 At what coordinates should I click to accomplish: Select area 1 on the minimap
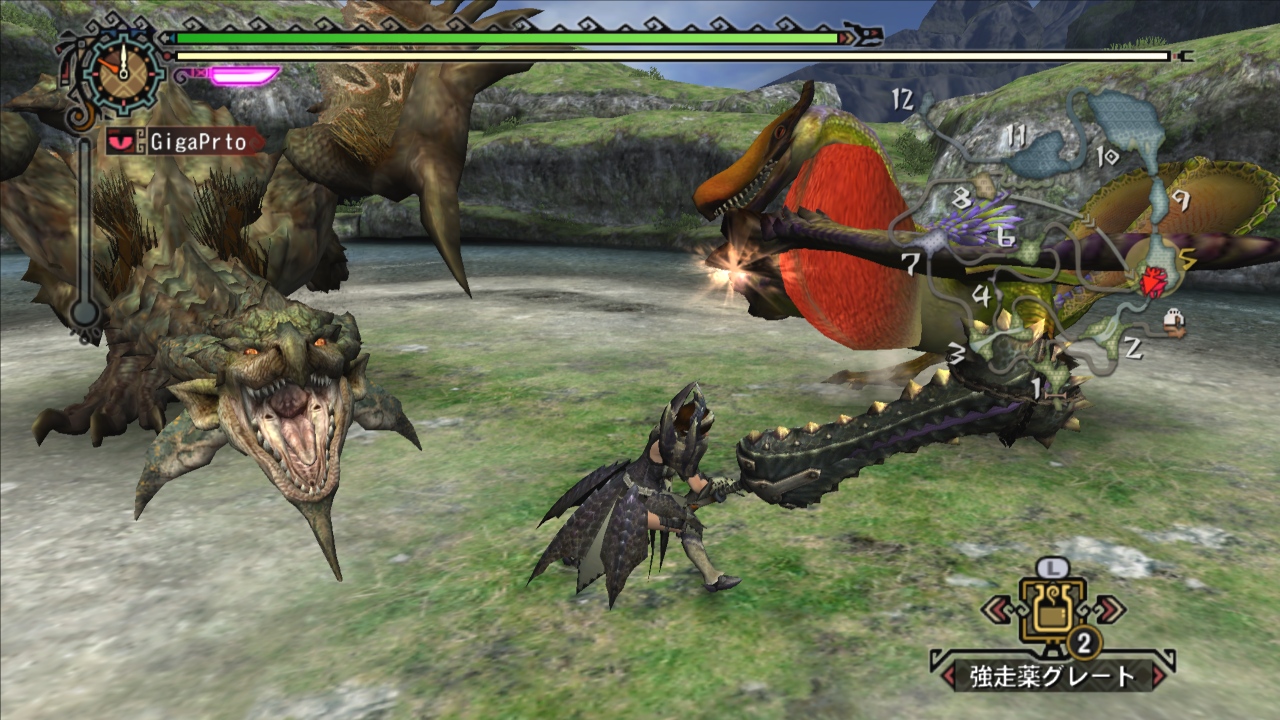pos(1036,384)
